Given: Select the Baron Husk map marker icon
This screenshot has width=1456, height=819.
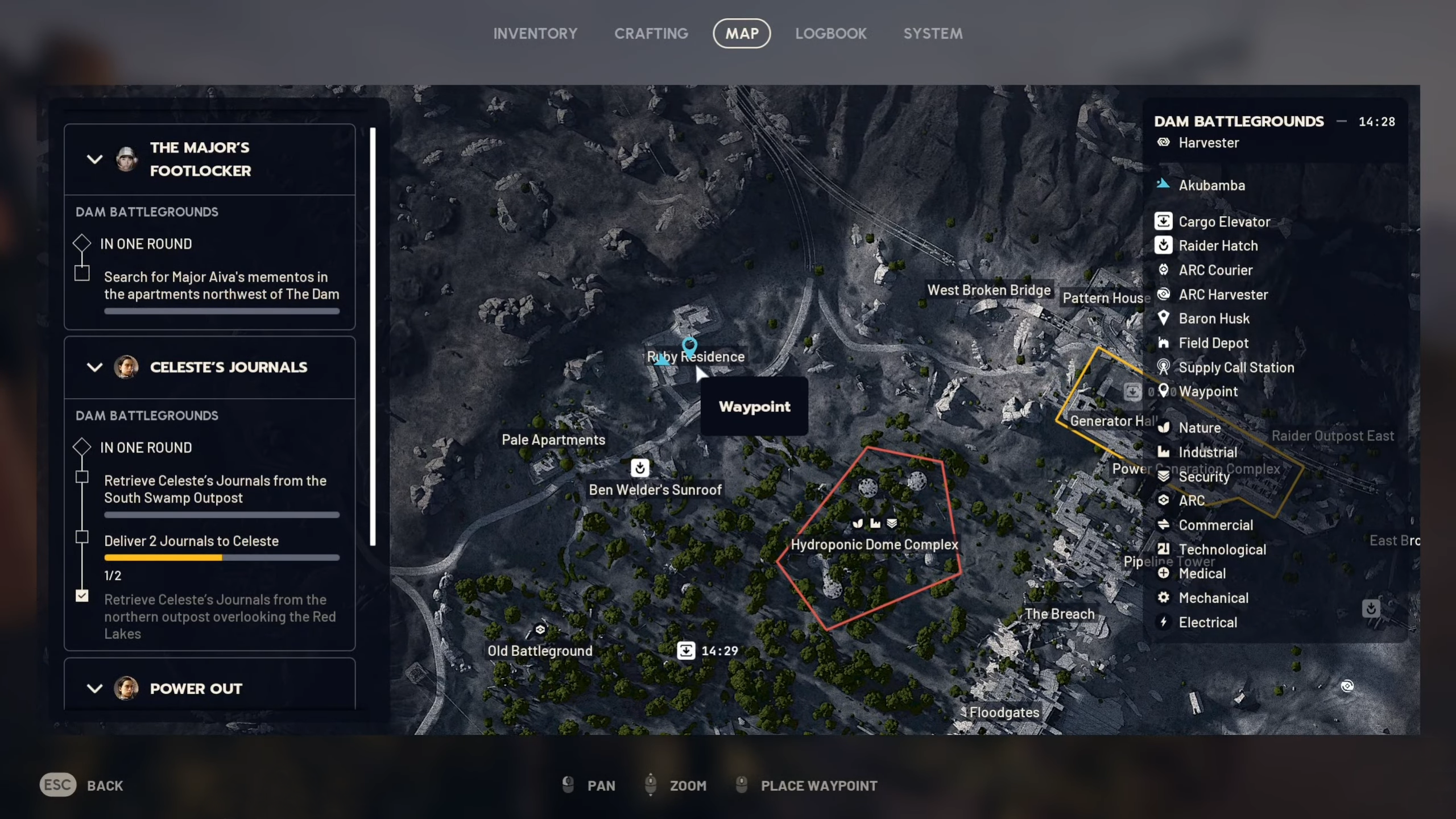Looking at the screenshot, I should (x=1164, y=318).
